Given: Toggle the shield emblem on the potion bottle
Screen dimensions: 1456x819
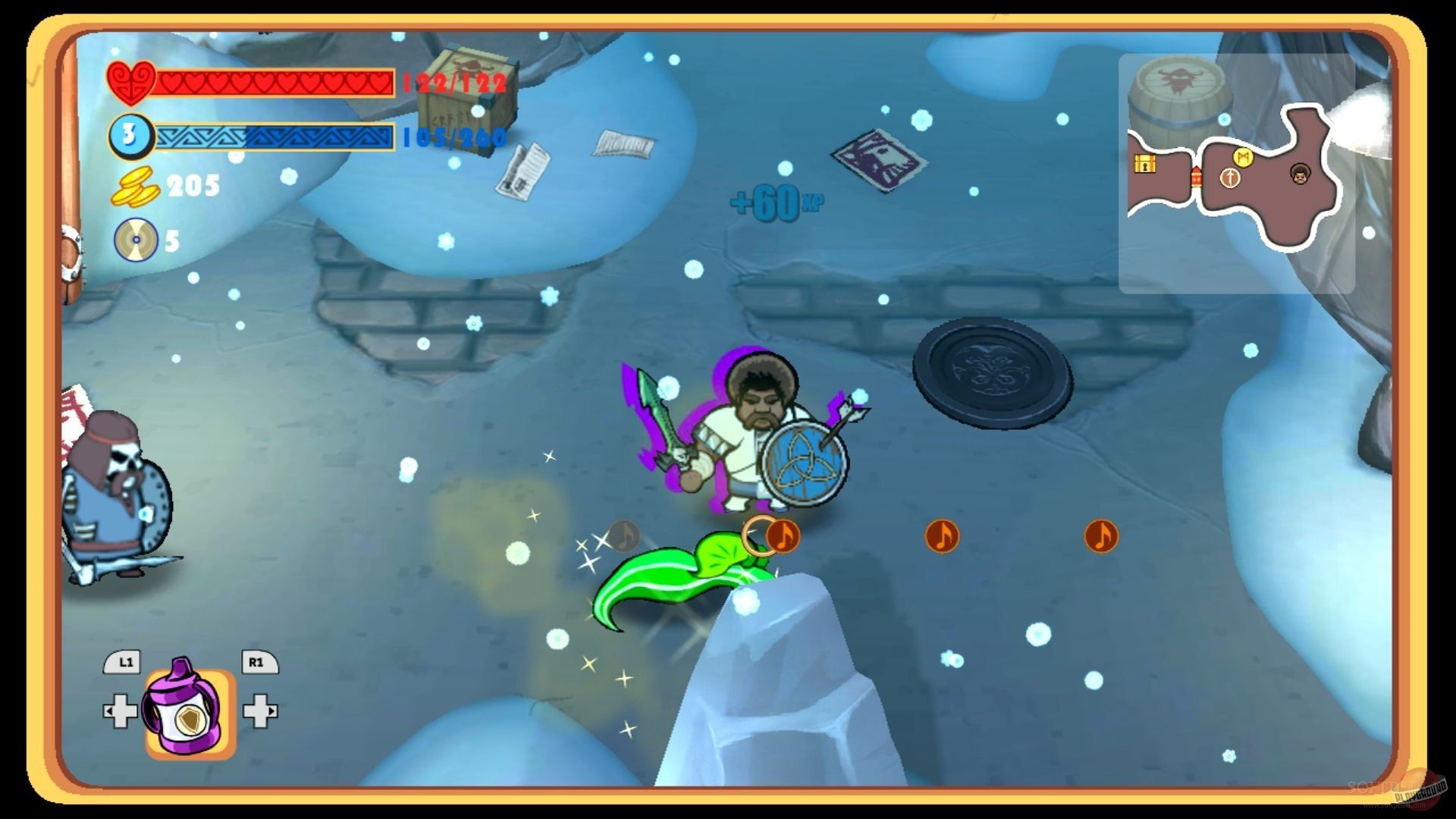Looking at the screenshot, I should [x=190, y=720].
